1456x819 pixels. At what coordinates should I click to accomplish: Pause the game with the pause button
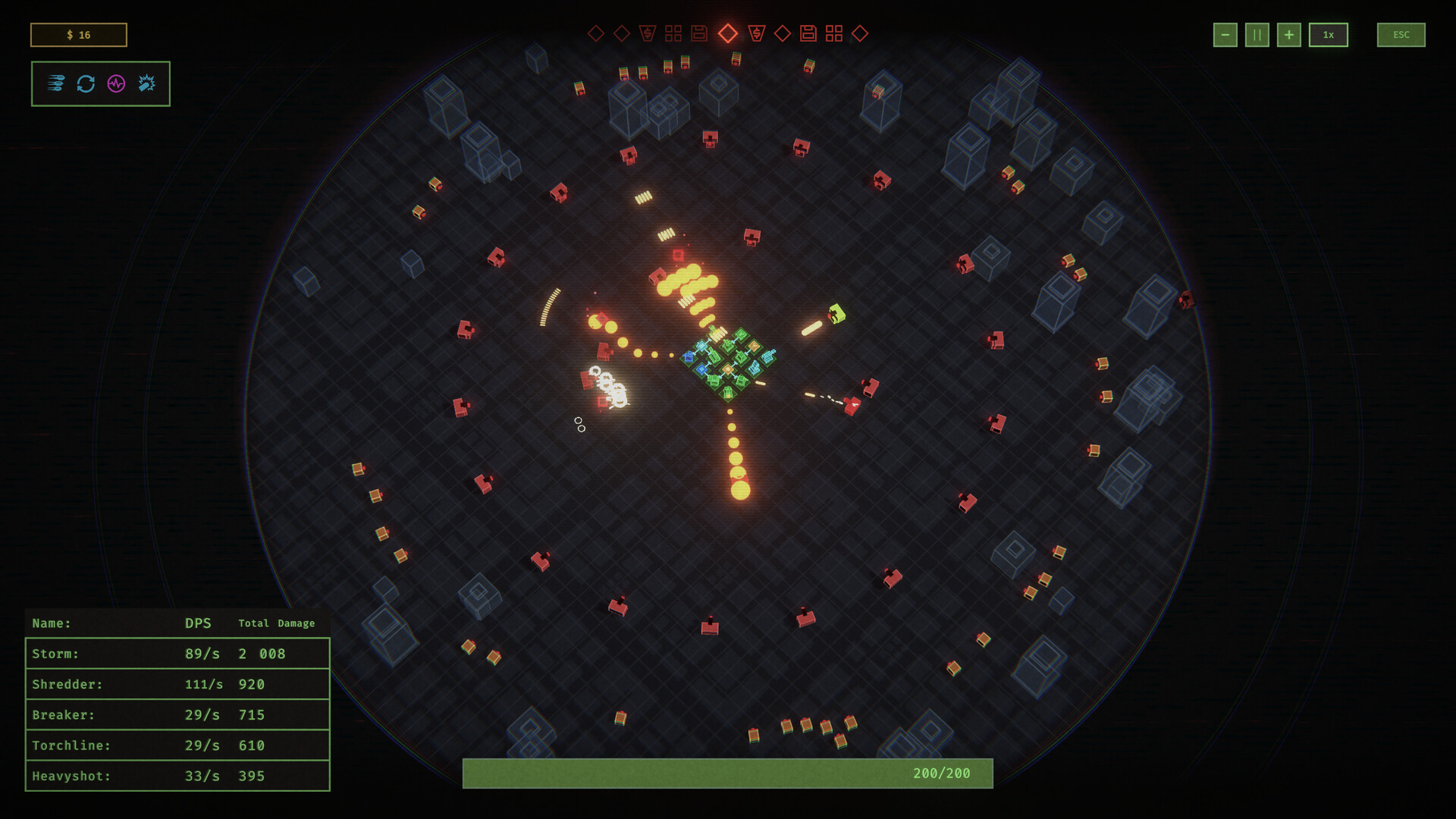pos(1257,34)
